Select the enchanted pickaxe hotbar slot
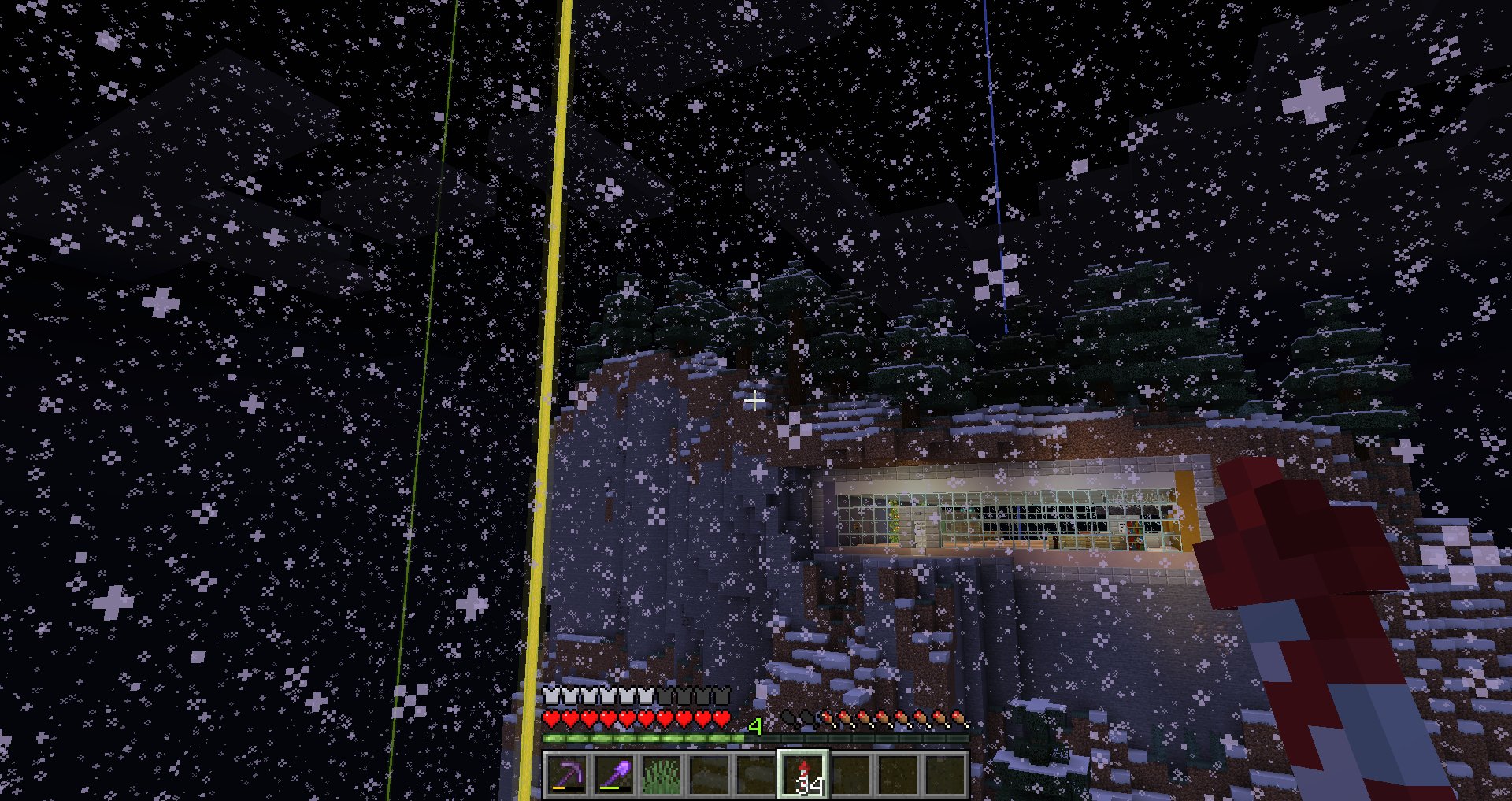This screenshot has height=801, width=1512. 567,774
